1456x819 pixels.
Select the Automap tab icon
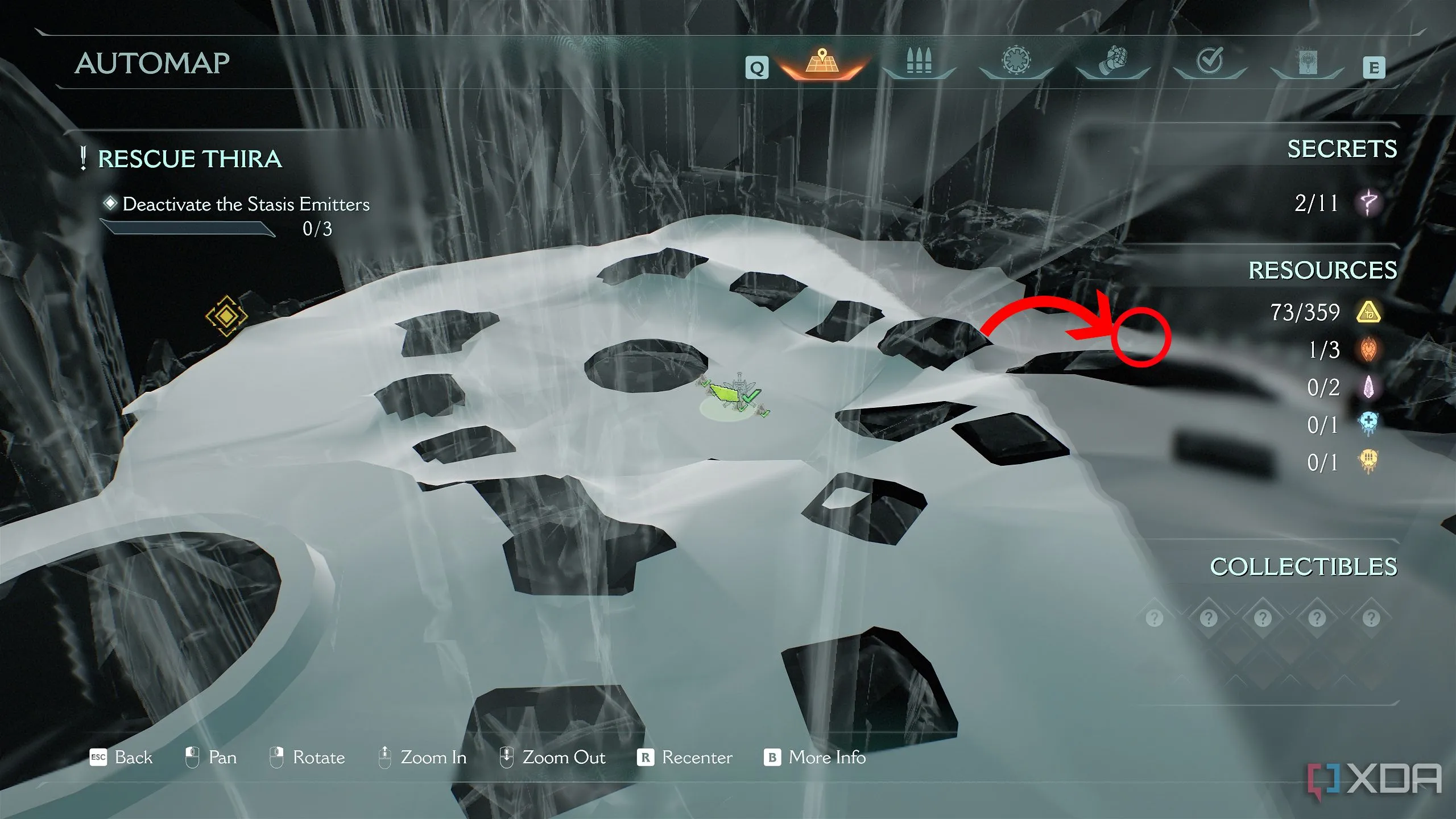pos(821,63)
